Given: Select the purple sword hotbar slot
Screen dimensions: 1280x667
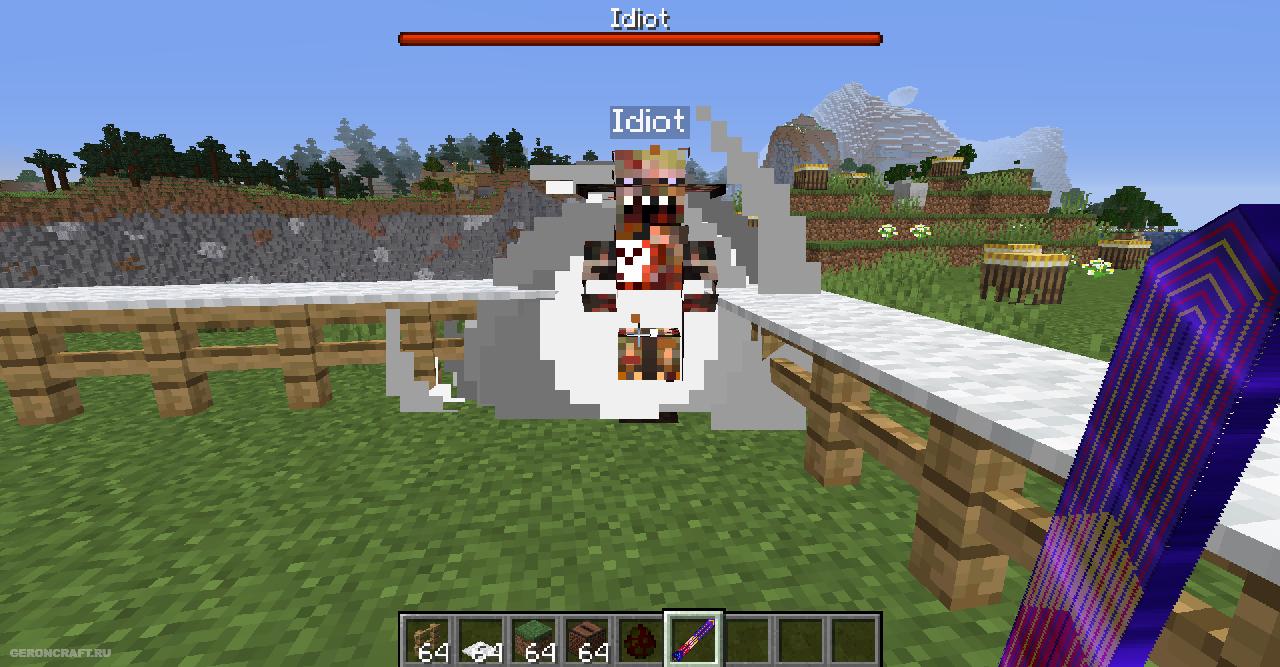Looking at the screenshot, I should coord(694,639).
